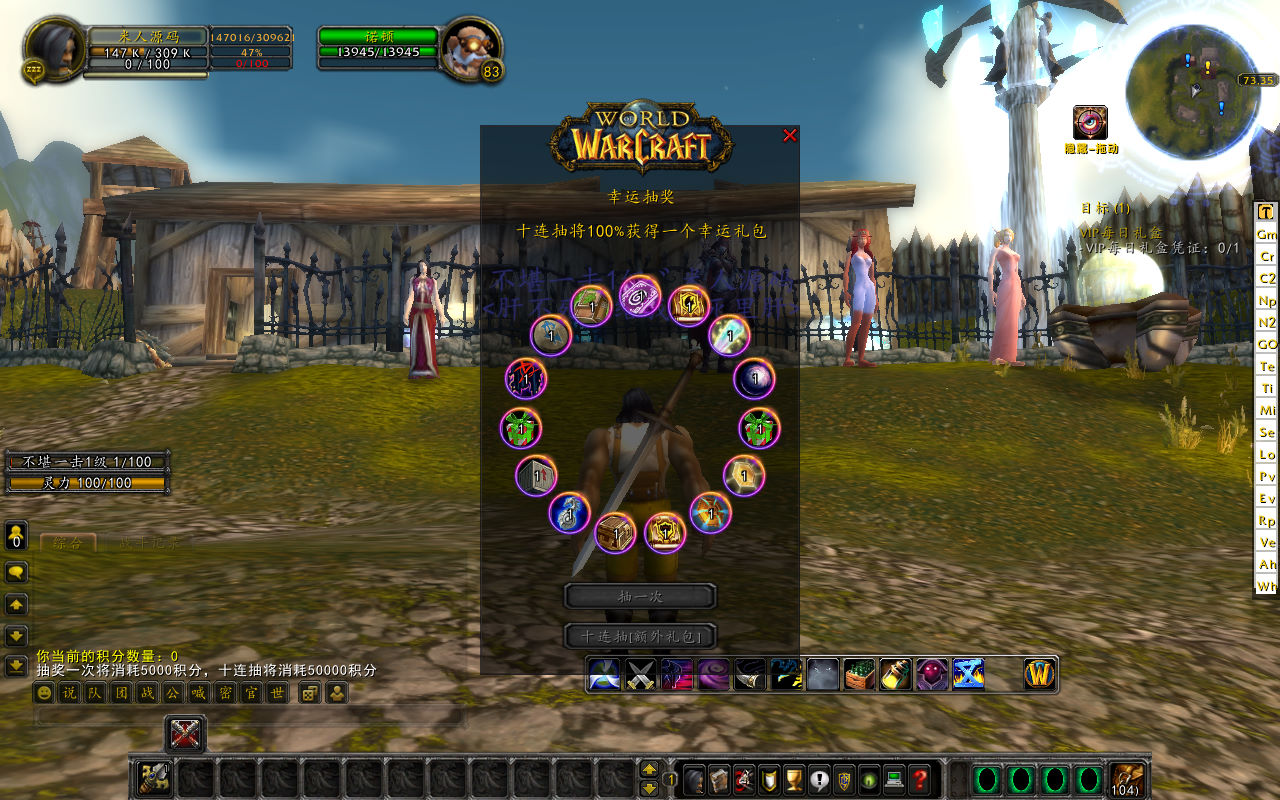
Task: Open the 战斗记录 combat log tab
Action: tap(150, 543)
